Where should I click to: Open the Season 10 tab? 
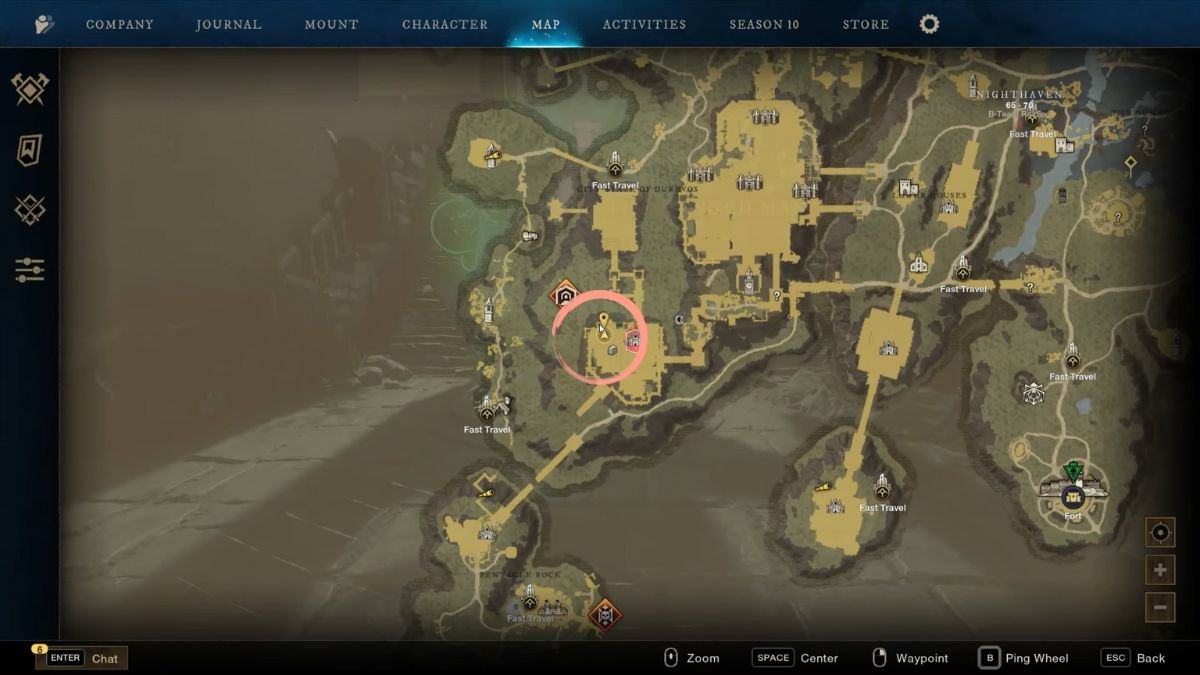[x=764, y=24]
